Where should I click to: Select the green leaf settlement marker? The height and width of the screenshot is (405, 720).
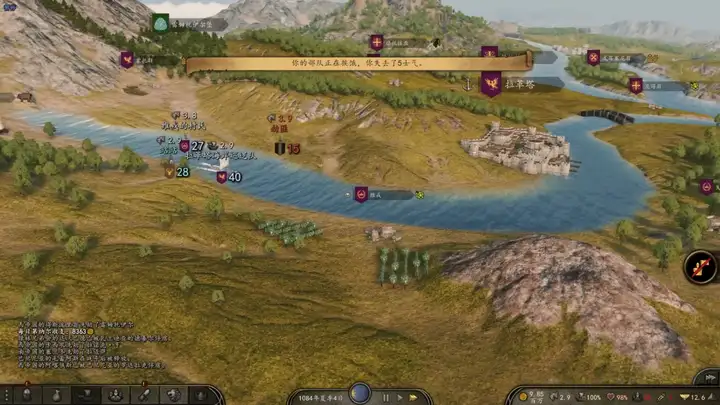pos(160,22)
